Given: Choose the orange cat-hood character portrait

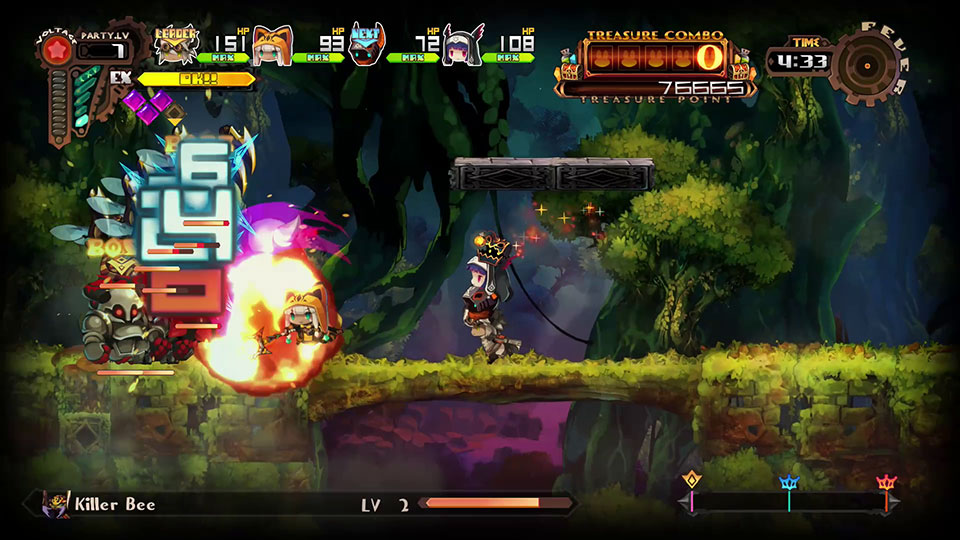Looking at the screenshot, I should coord(270,46).
